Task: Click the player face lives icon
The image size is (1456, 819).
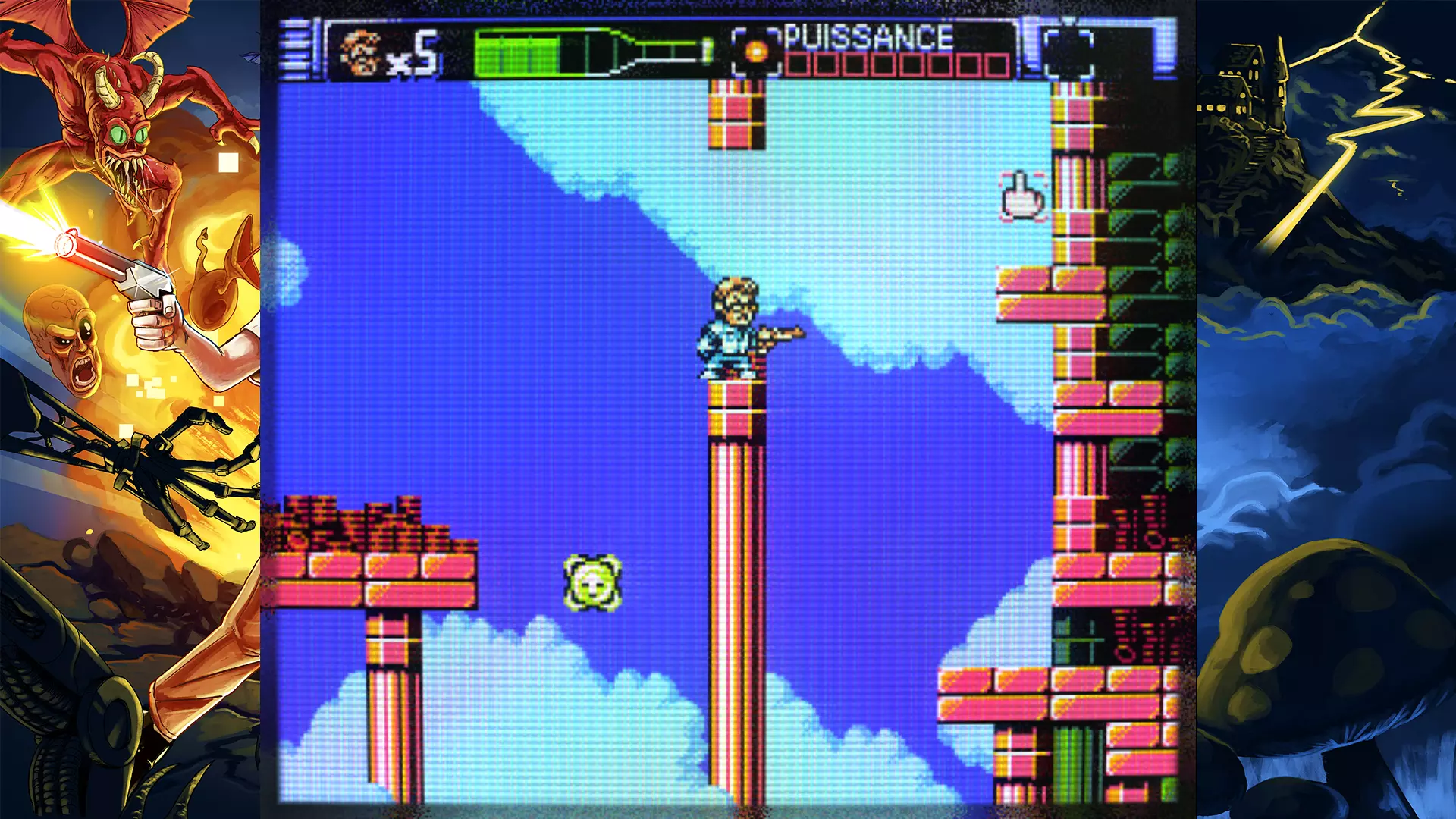Action: [x=360, y=53]
